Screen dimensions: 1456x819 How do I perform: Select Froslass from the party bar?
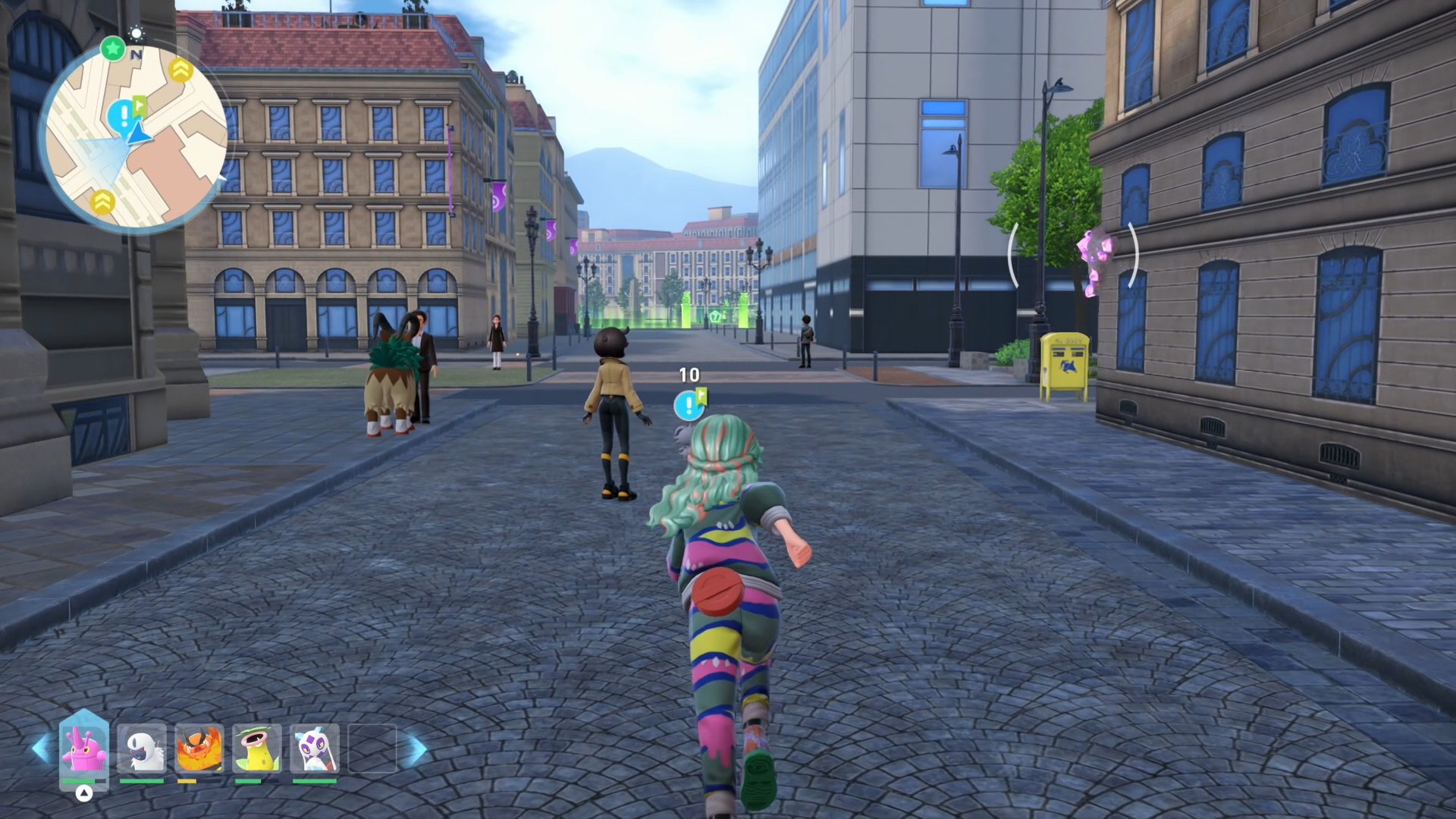click(x=315, y=748)
